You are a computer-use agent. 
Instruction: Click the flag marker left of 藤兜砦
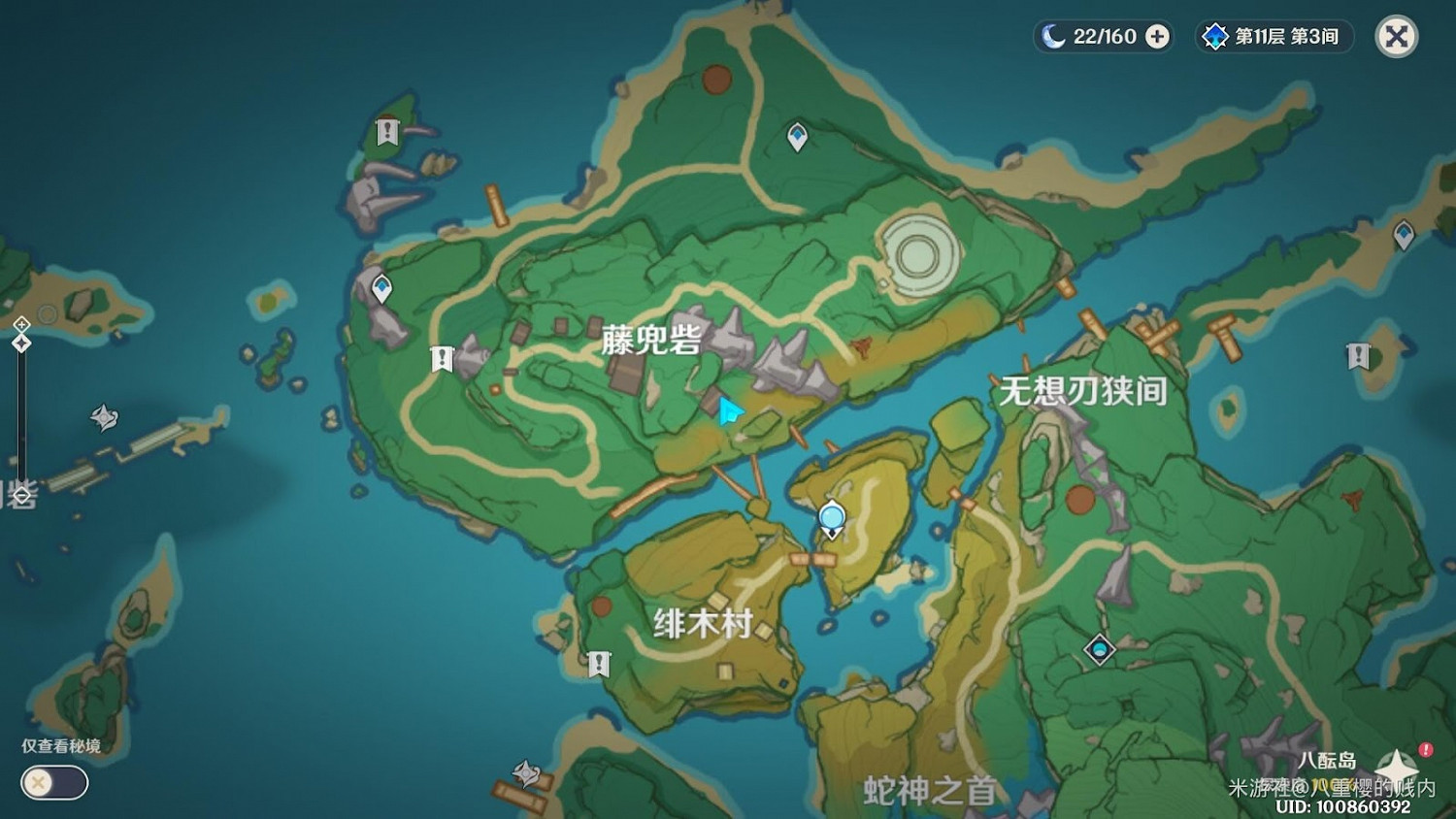[442, 357]
